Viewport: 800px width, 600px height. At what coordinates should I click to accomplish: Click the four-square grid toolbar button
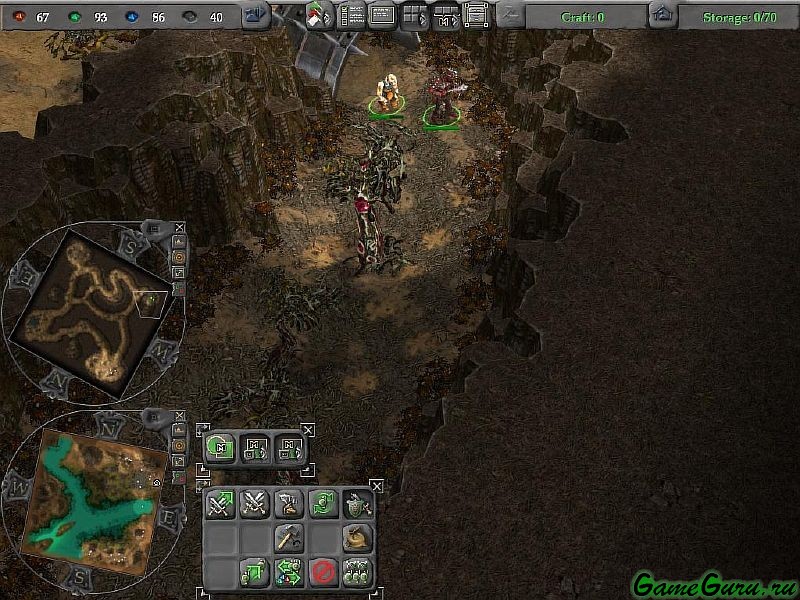(413, 15)
